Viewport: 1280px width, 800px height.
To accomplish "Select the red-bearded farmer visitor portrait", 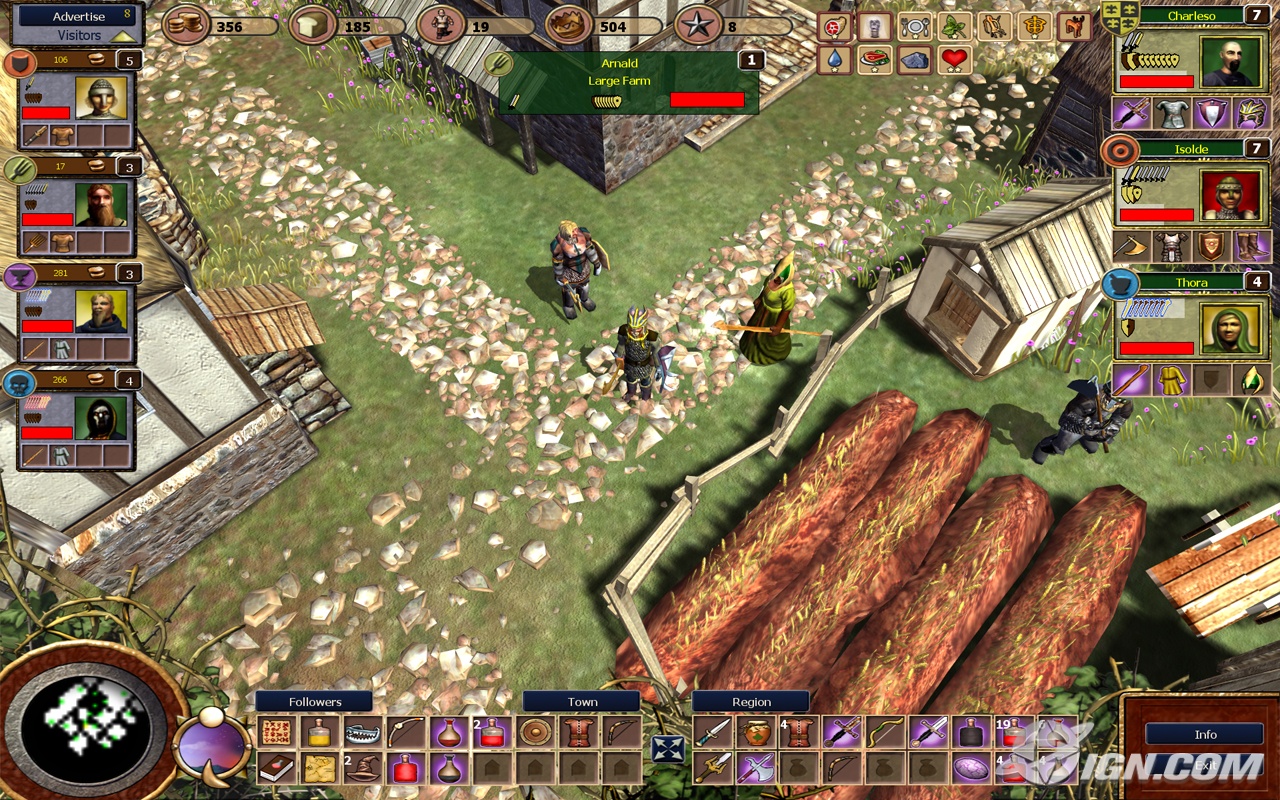I will [x=101, y=204].
